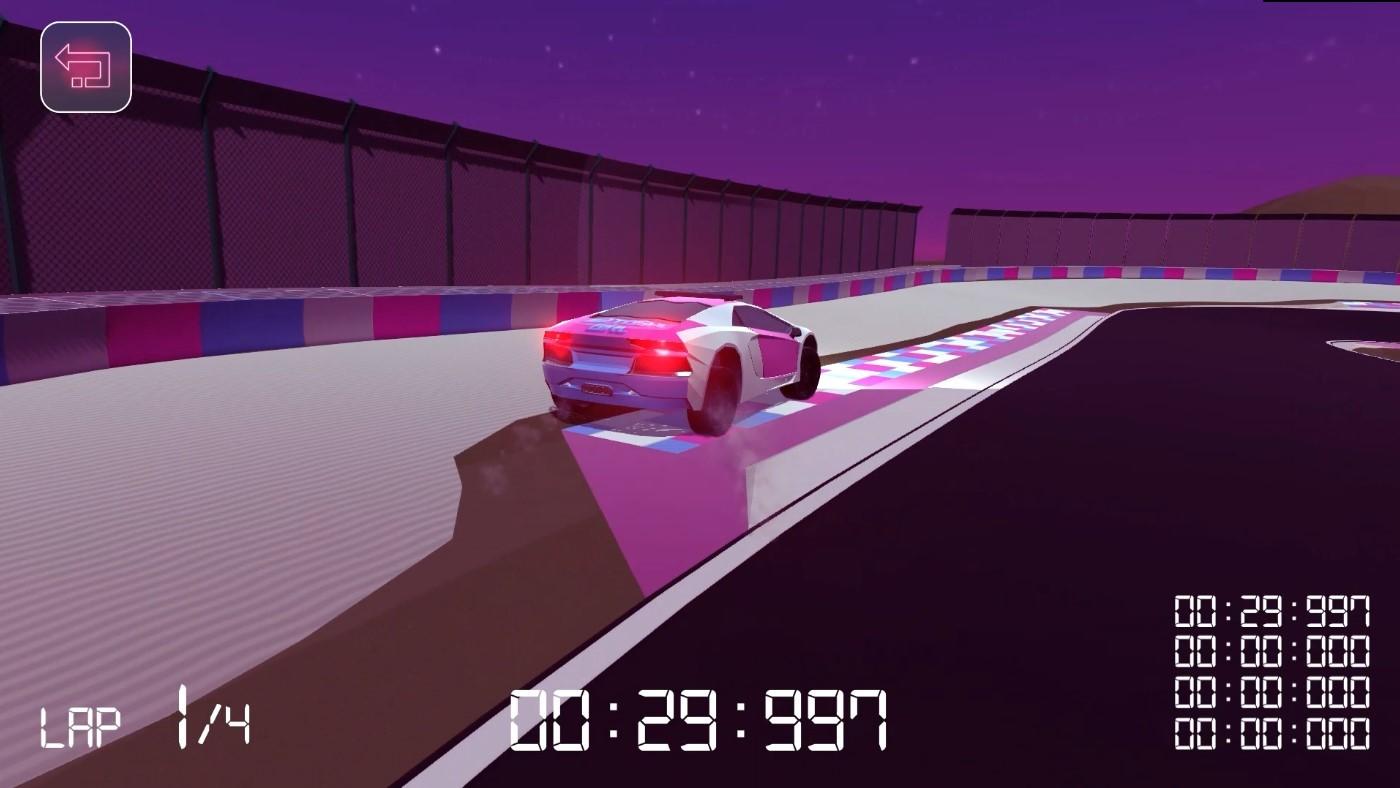The image size is (1400, 788).
Task: Toggle the car's left brake light
Action: click(x=557, y=346)
